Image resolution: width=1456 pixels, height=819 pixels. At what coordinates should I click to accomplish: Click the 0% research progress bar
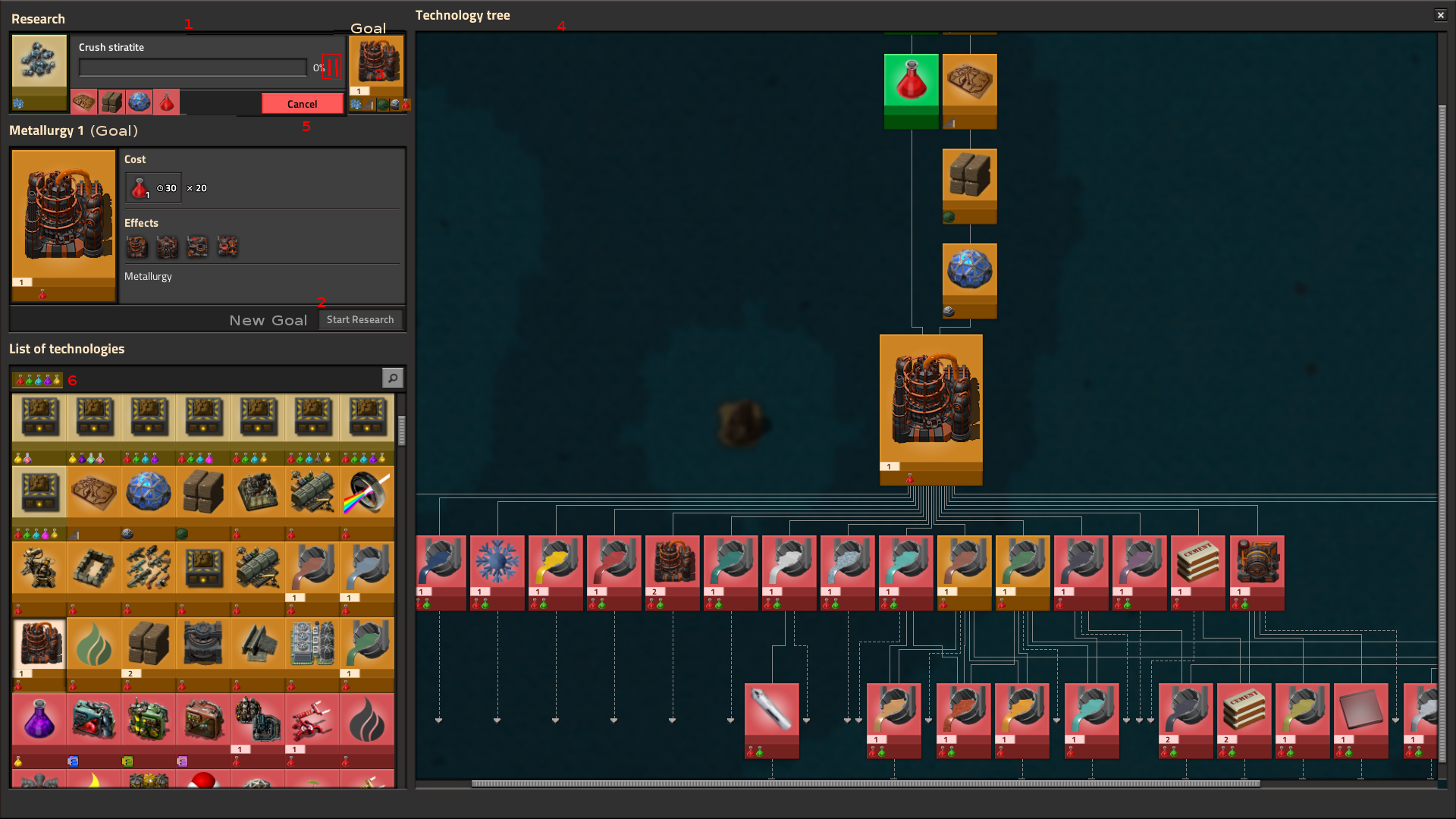point(192,67)
